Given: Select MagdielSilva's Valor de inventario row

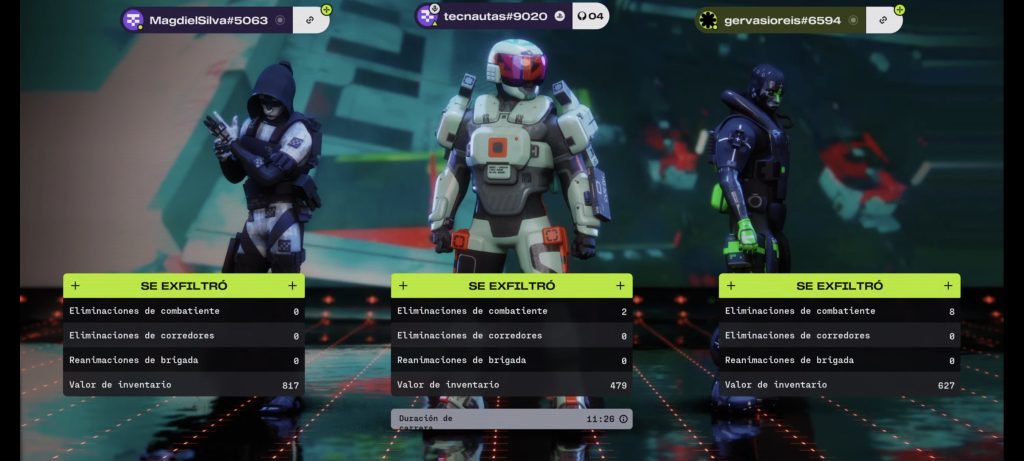Looking at the screenshot, I should tap(184, 385).
